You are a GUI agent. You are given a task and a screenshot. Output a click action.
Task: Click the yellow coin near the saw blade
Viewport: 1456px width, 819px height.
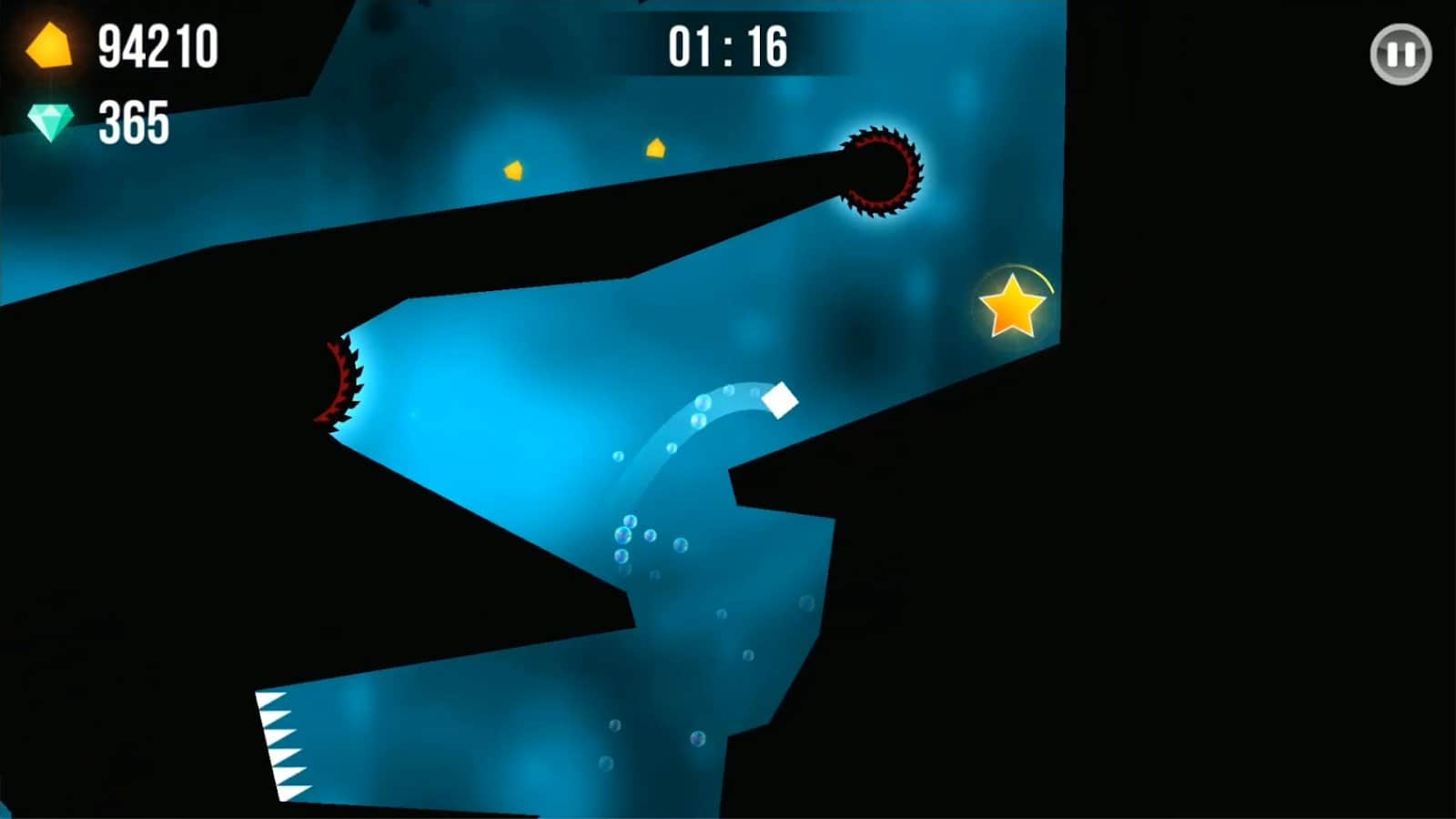(657, 147)
